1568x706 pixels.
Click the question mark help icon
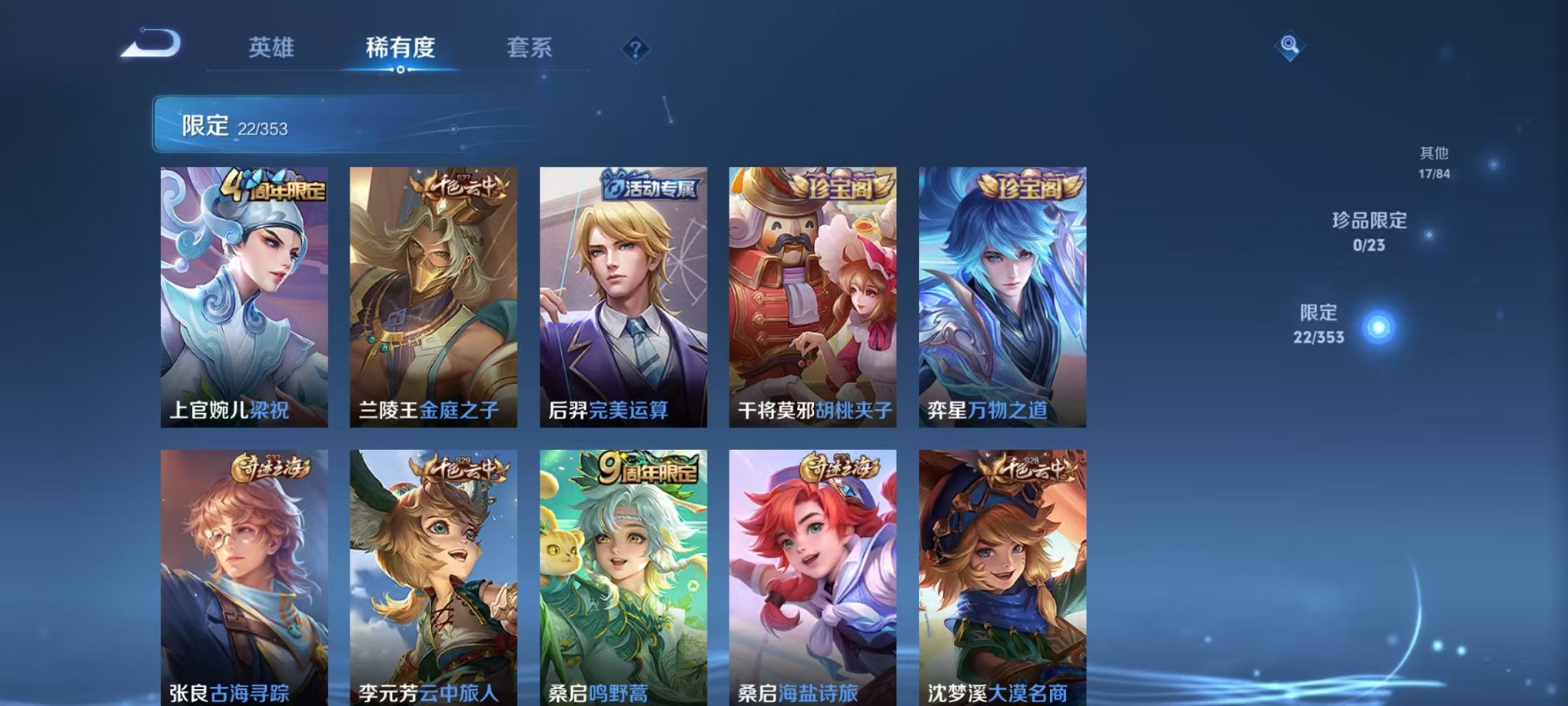[x=636, y=50]
